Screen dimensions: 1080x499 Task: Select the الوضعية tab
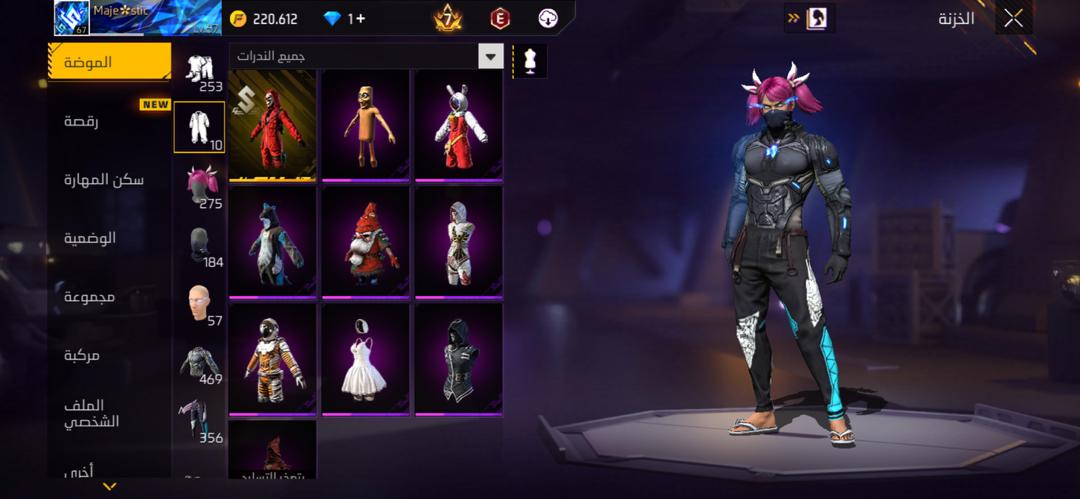tap(91, 238)
